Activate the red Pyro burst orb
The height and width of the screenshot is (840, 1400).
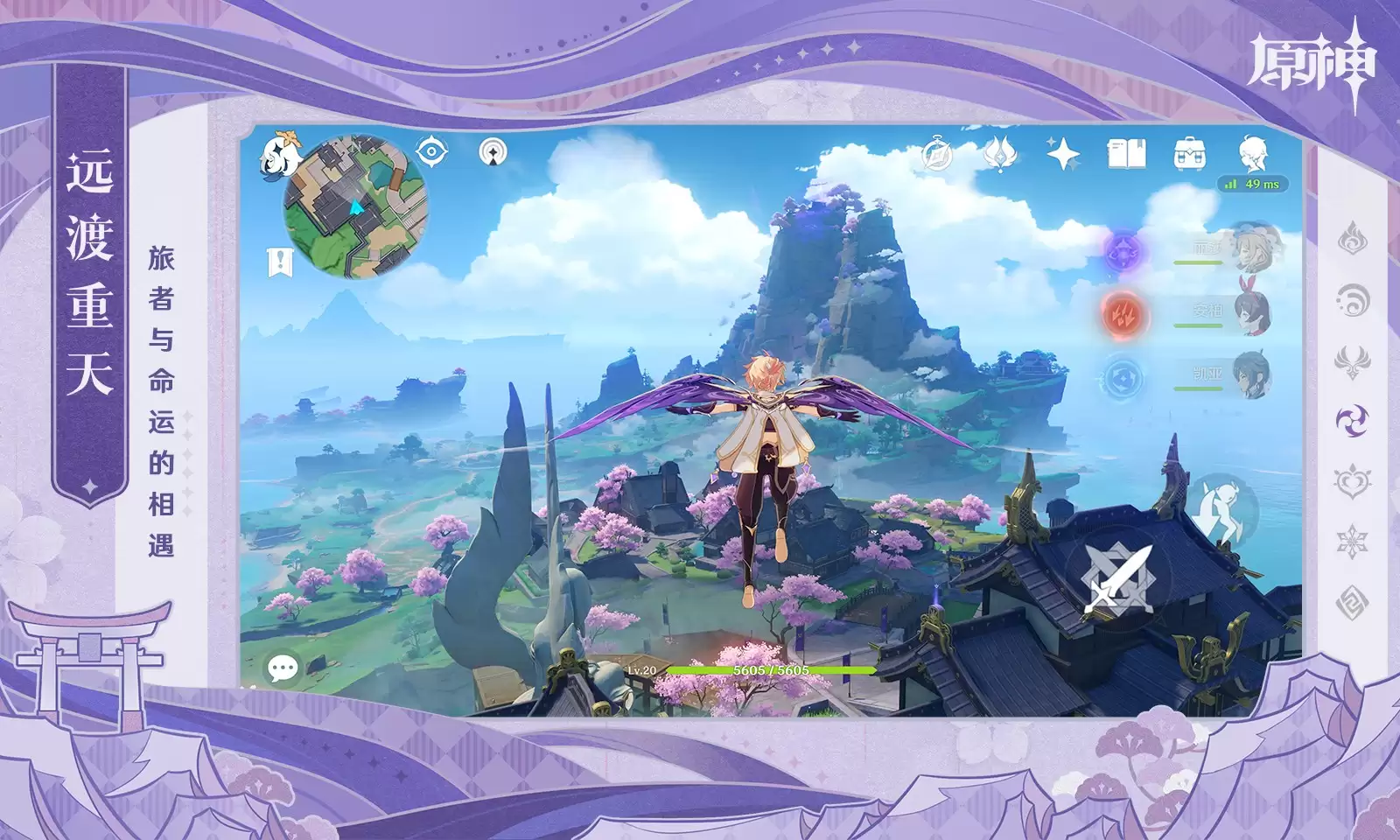pyautogui.click(x=1121, y=312)
